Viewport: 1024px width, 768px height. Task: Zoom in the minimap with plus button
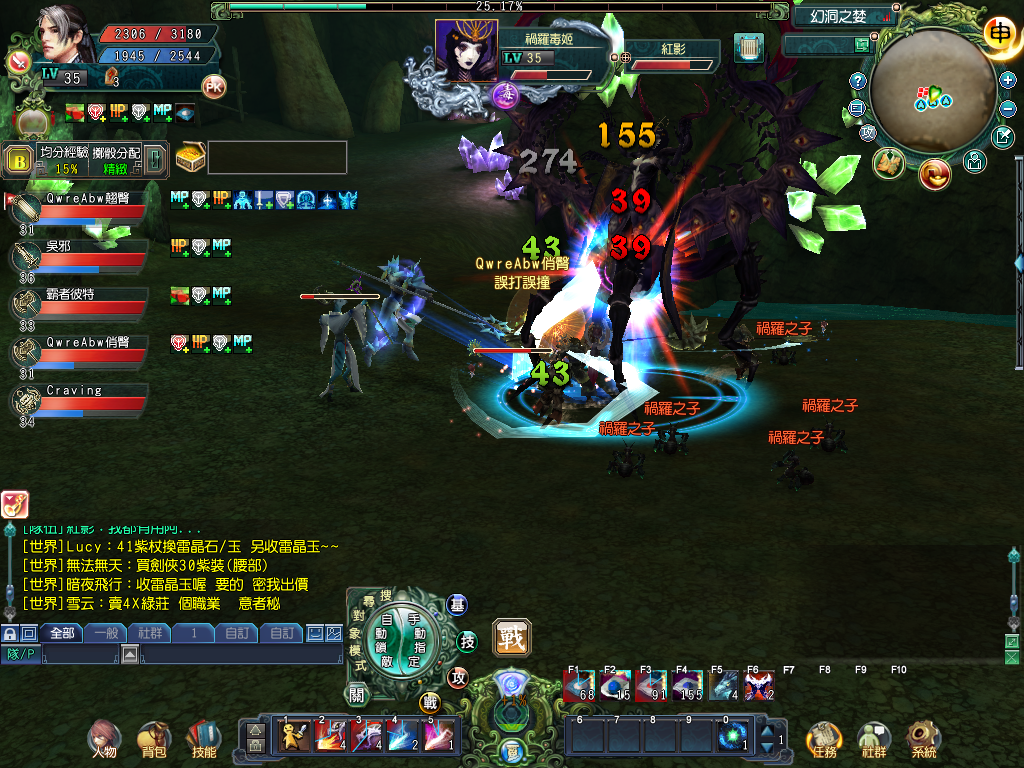(1008, 80)
